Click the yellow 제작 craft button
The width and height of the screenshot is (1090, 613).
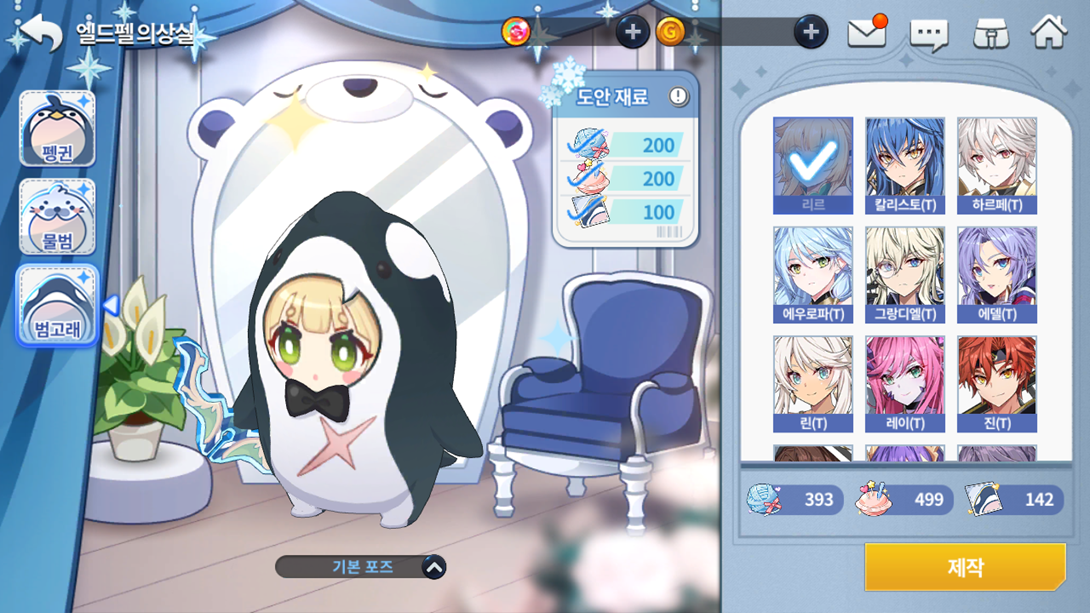point(965,568)
